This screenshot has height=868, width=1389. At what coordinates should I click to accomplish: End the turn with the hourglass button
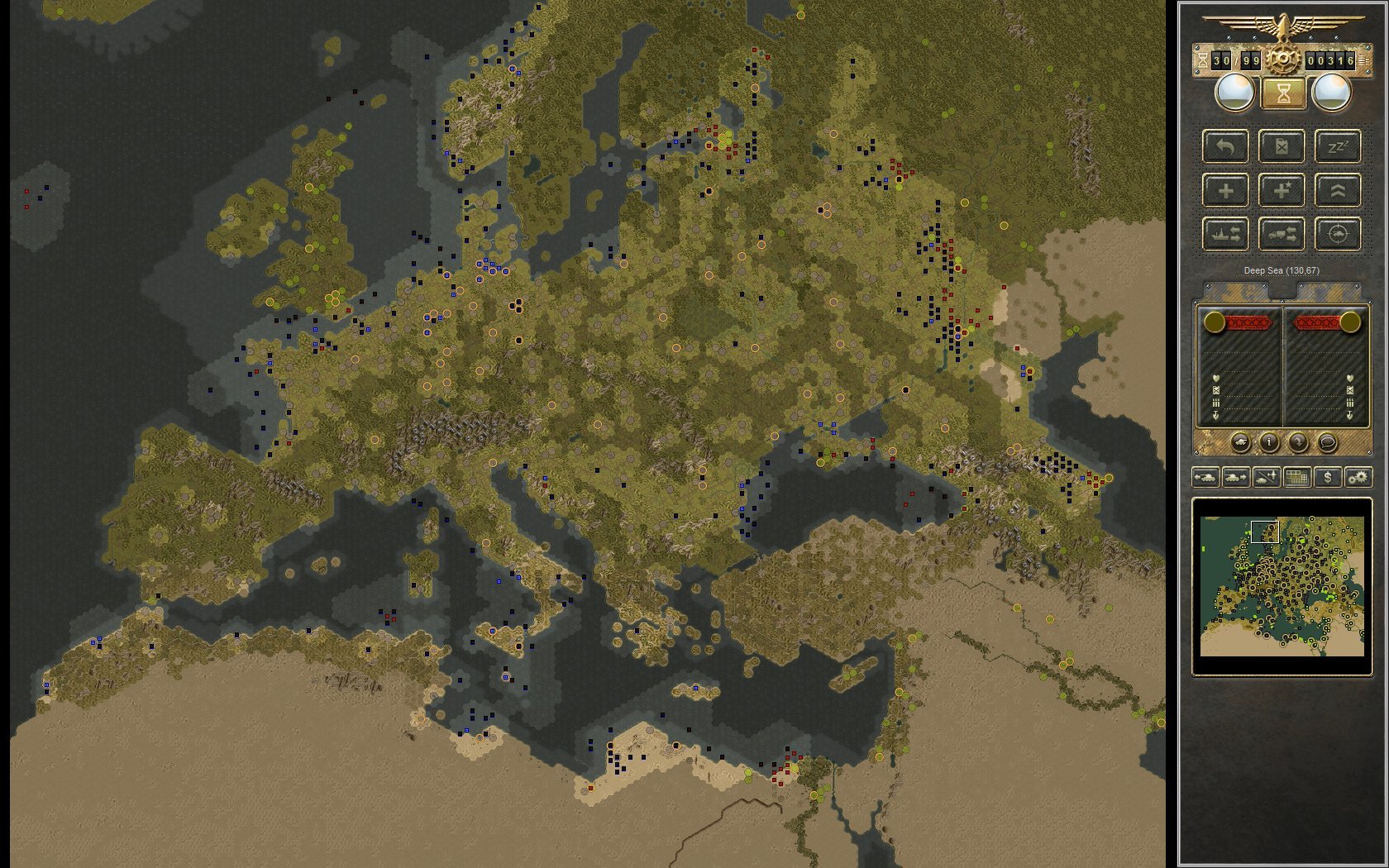[1282, 93]
